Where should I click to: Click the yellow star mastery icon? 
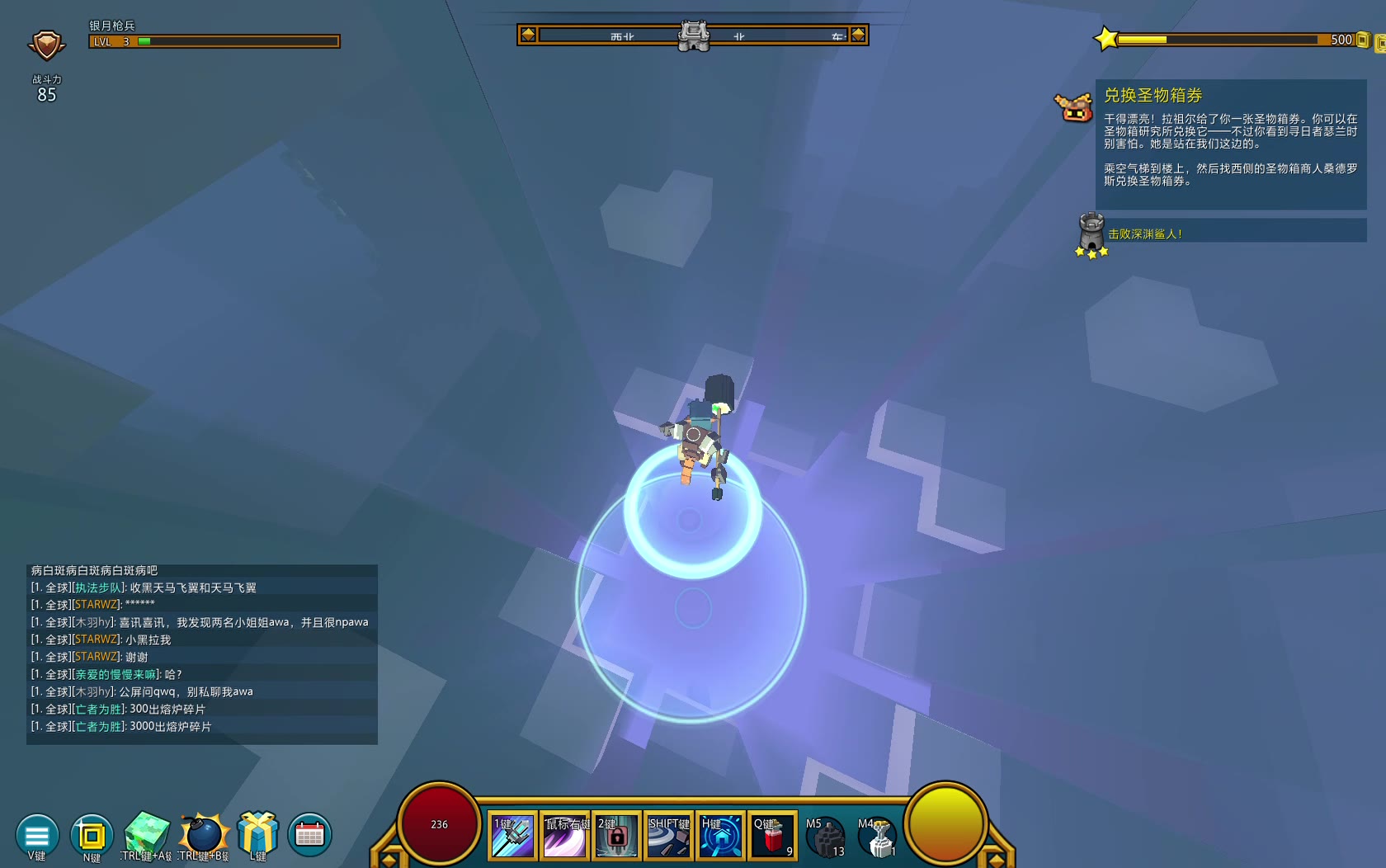point(1105,39)
